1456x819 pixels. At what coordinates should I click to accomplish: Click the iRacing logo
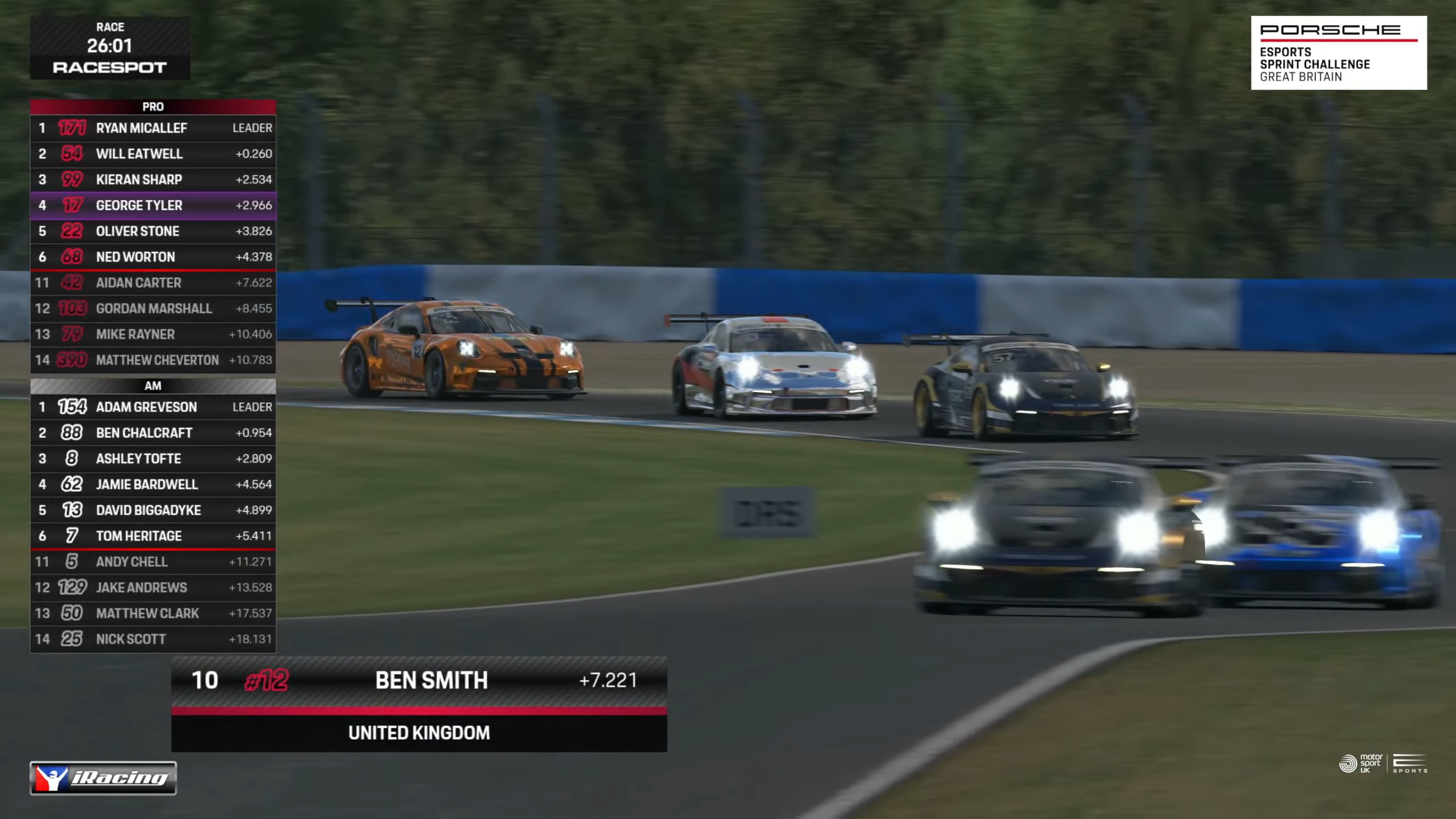(x=103, y=777)
